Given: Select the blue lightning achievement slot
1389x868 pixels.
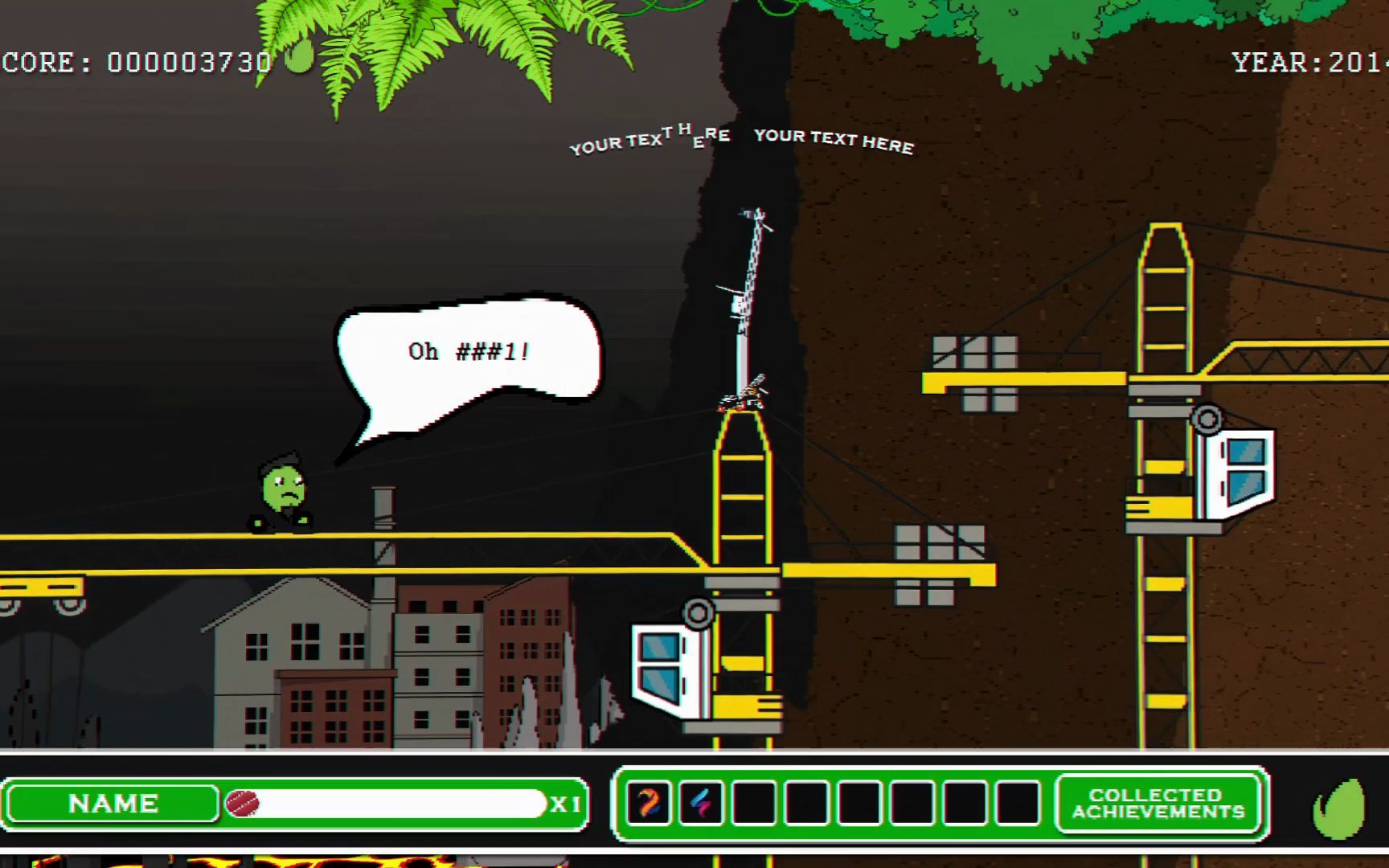Looking at the screenshot, I should coord(701,803).
